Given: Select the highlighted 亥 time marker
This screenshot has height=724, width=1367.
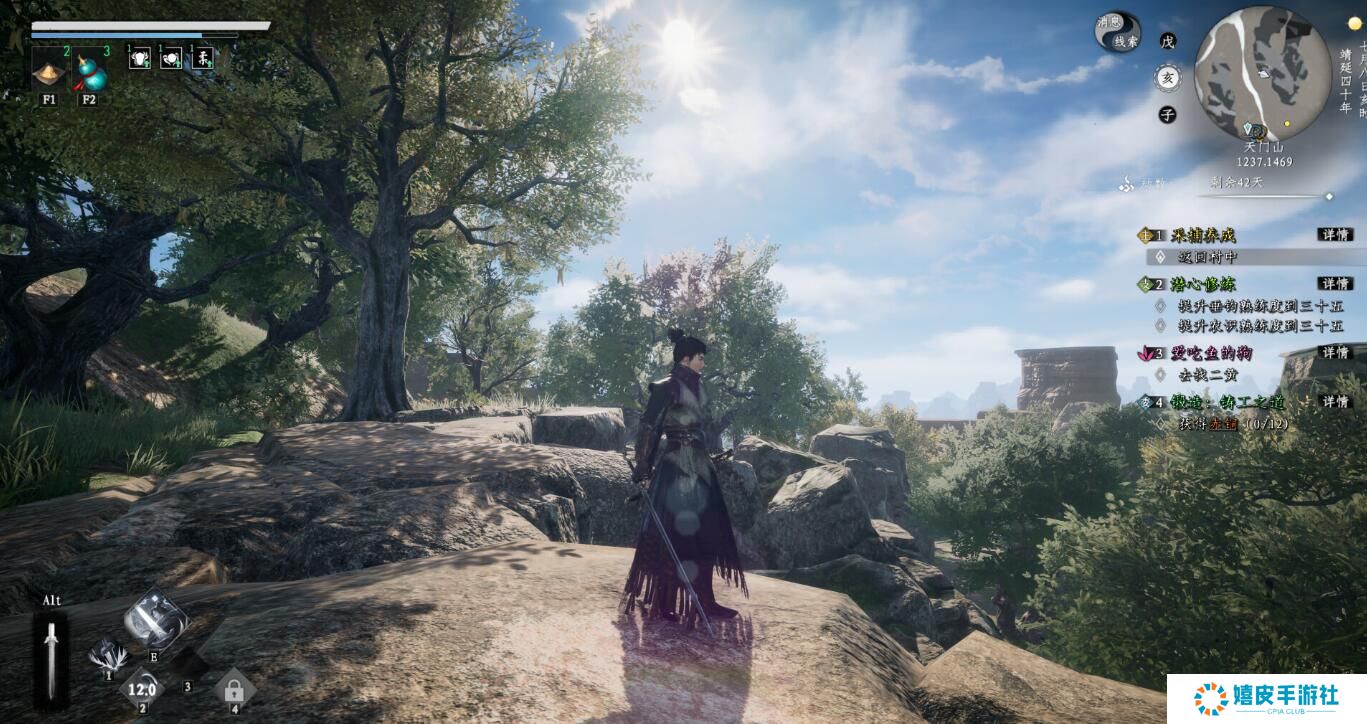Looking at the screenshot, I should tap(1166, 78).
